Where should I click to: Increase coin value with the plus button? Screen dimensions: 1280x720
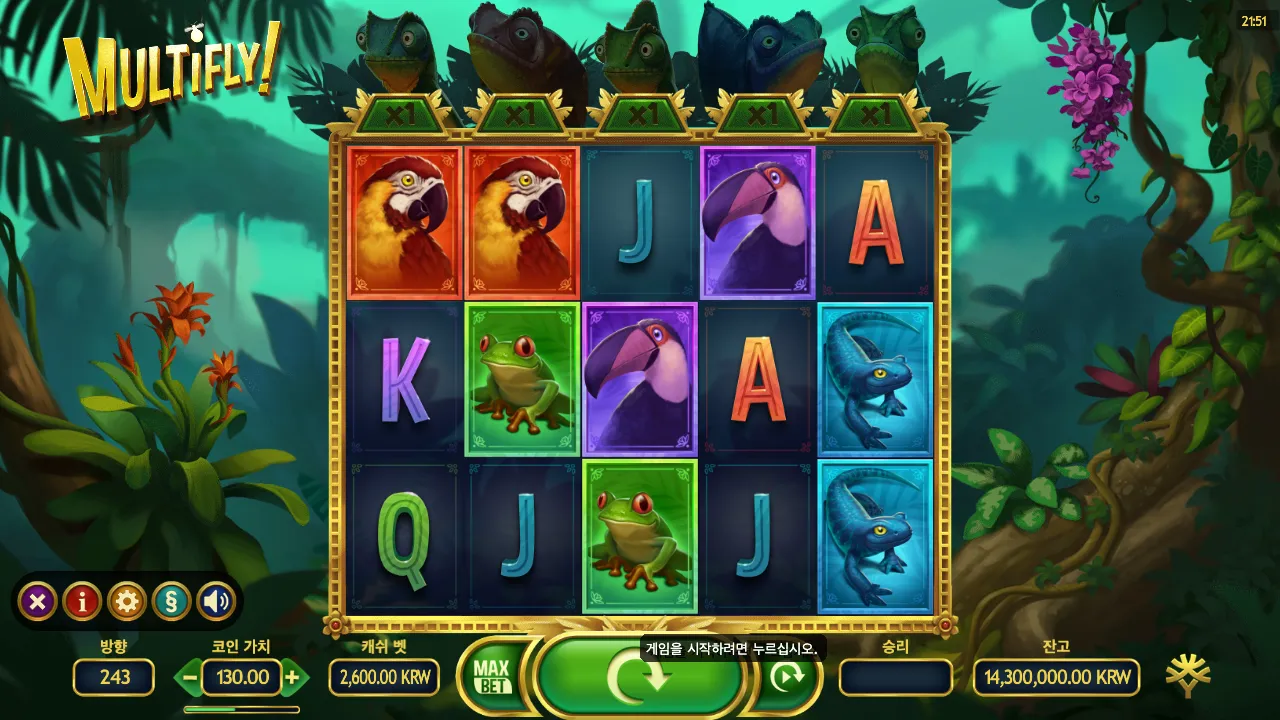click(x=291, y=677)
